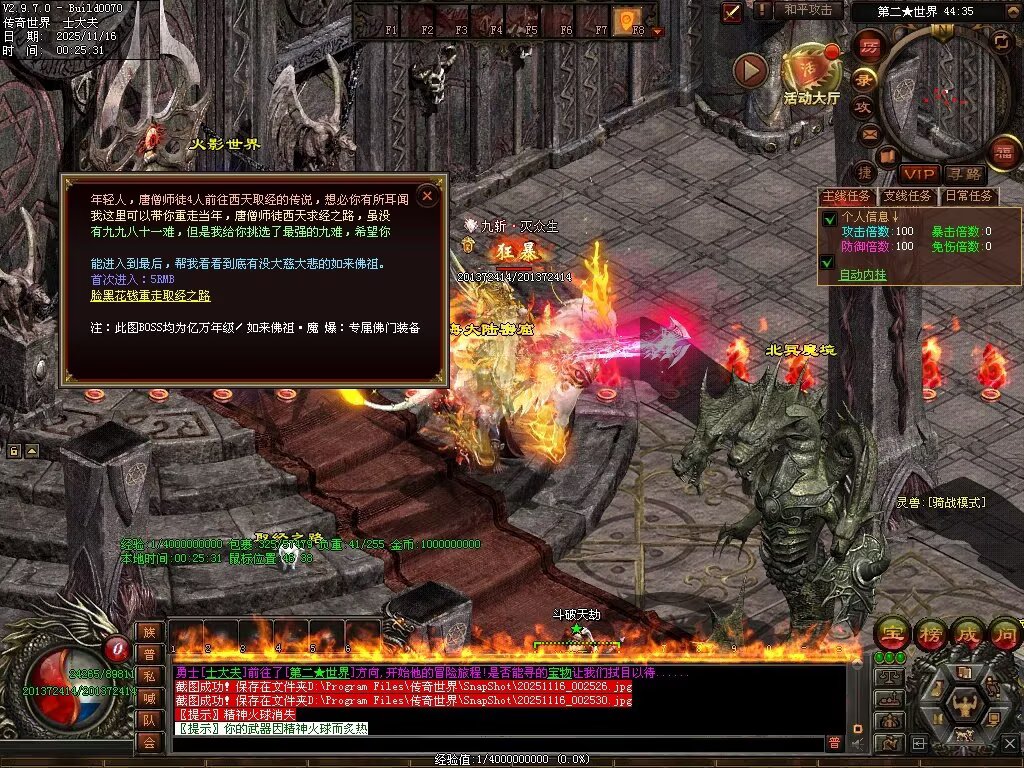
Task: Click the 福 welfare button beside the minimap
Action: click(x=1003, y=152)
